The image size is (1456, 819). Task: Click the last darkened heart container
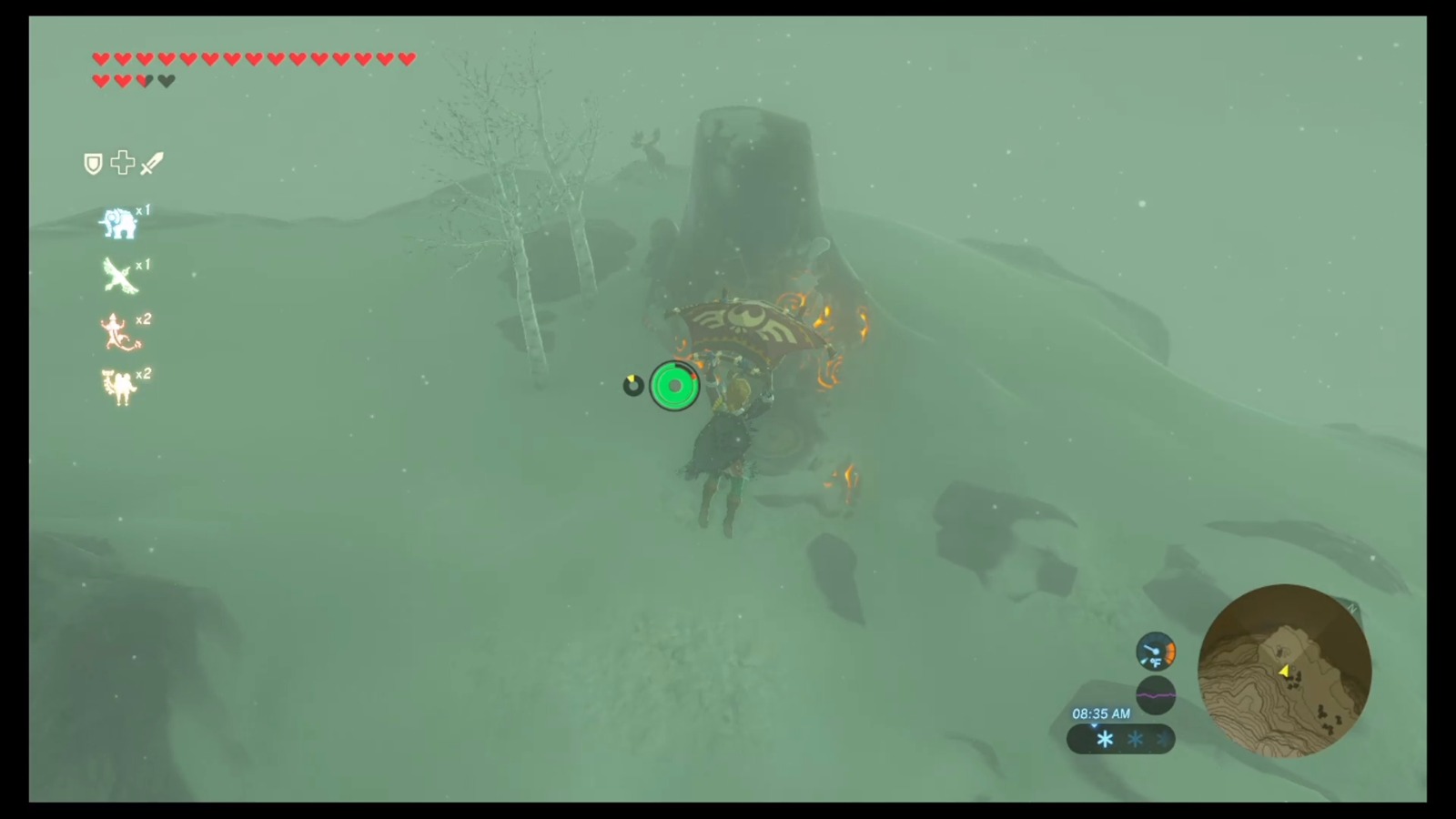pos(166,79)
